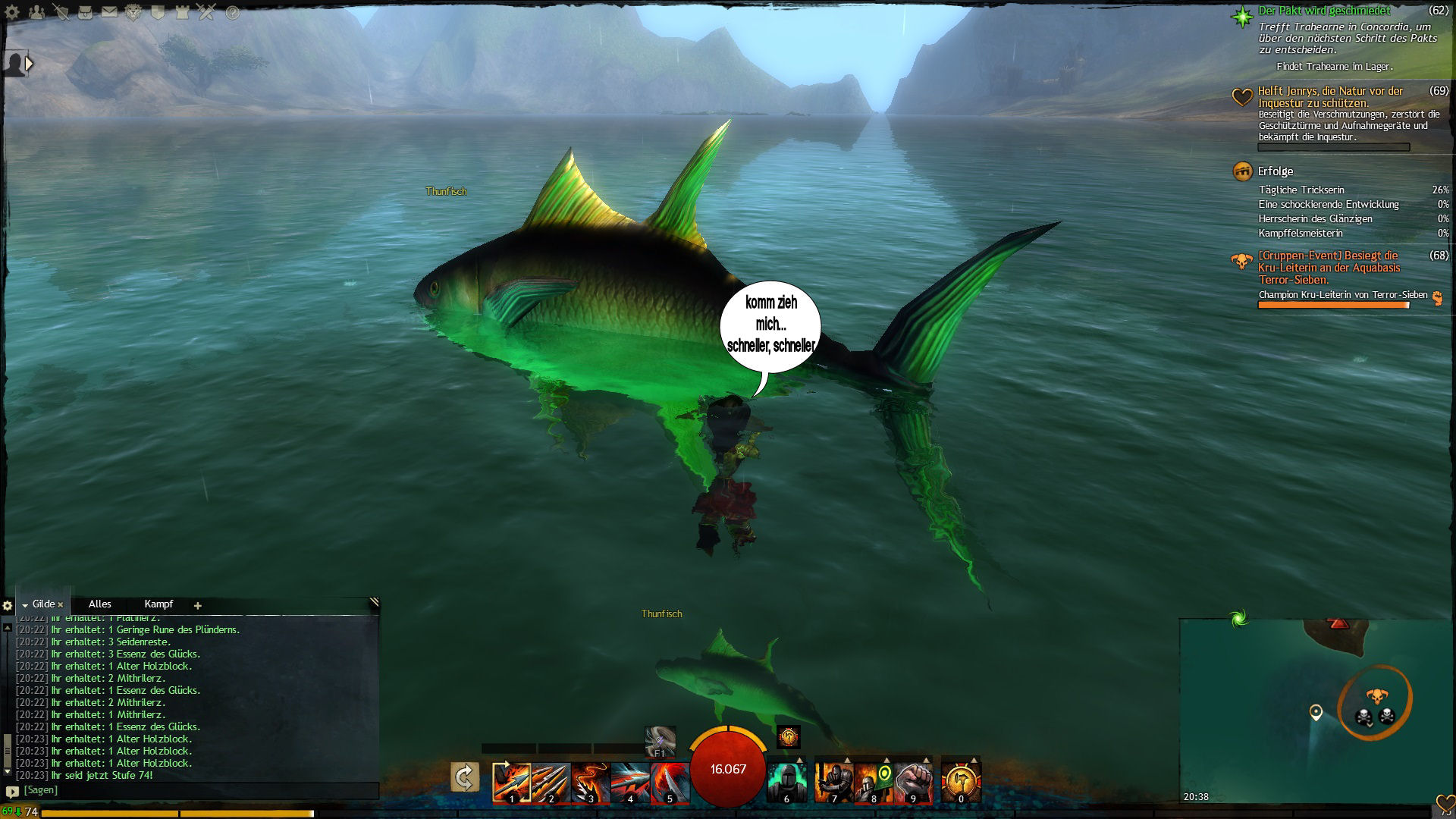
Task: Open the inventory bag icon
Action: click(x=85, y=13)
